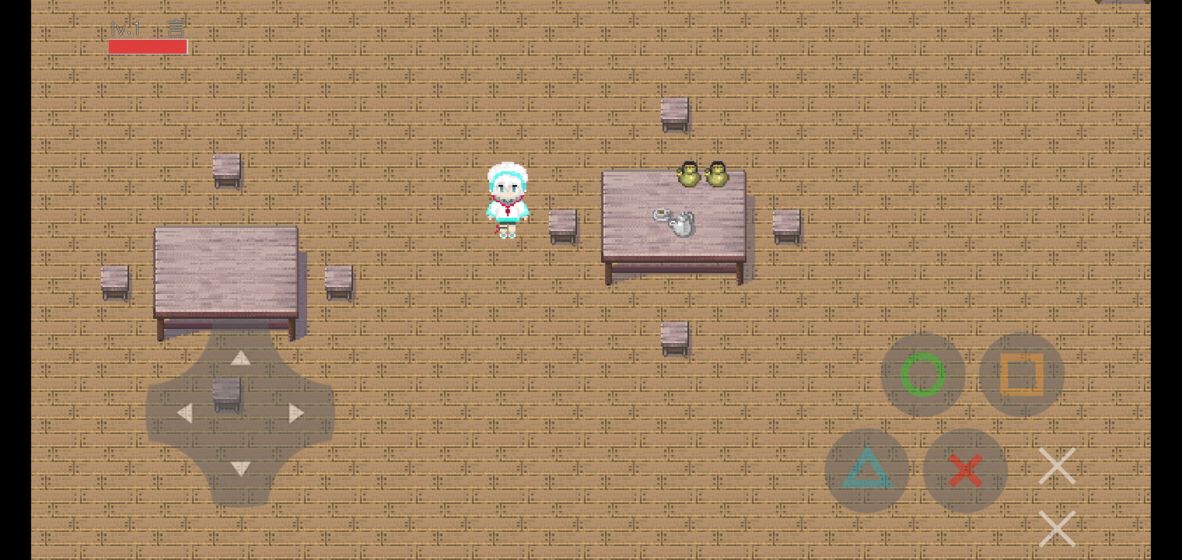This screenshot has height=560, width=1182.
Task: Tap the d-pad left arrow
Action: click(185, 413)
